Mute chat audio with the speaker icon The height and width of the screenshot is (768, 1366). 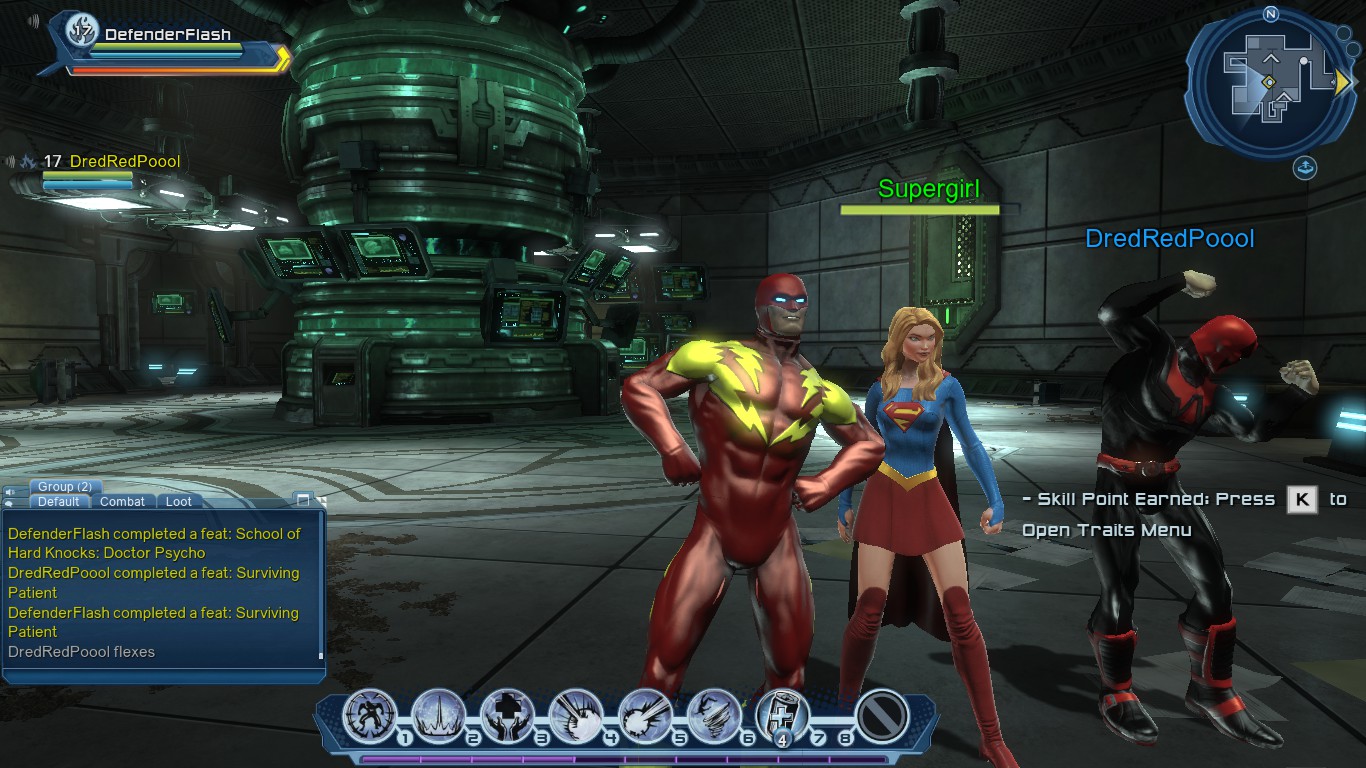pos(11,491)
